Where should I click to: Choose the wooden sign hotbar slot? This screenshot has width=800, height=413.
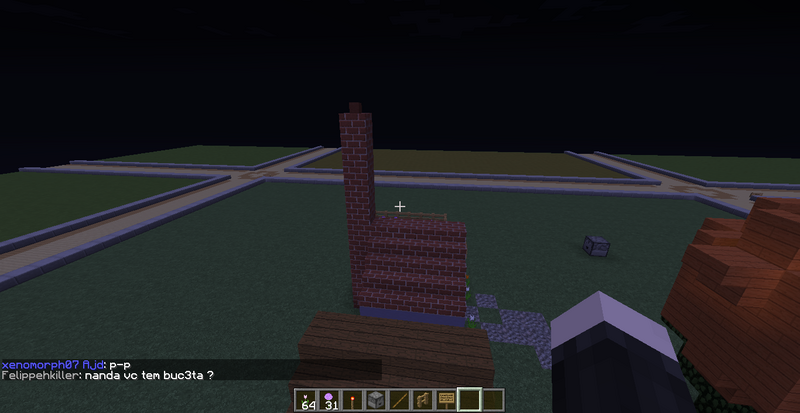(x=444, y=400)
